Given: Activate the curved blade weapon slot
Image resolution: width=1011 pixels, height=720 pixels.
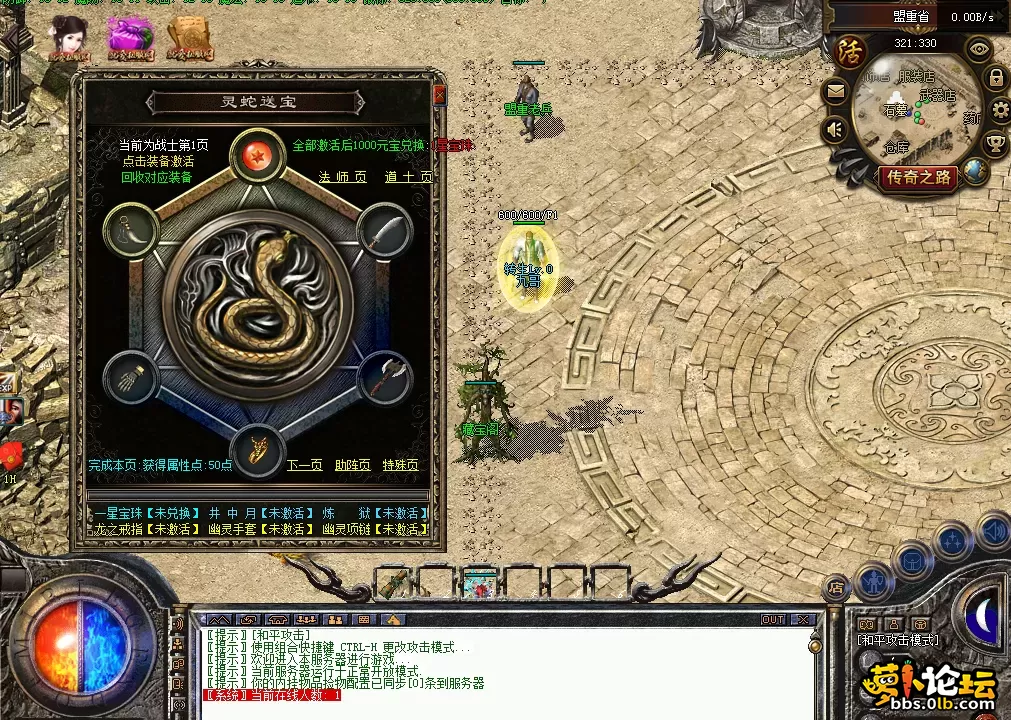Looking at the screenshot, I should coord(380,230).
